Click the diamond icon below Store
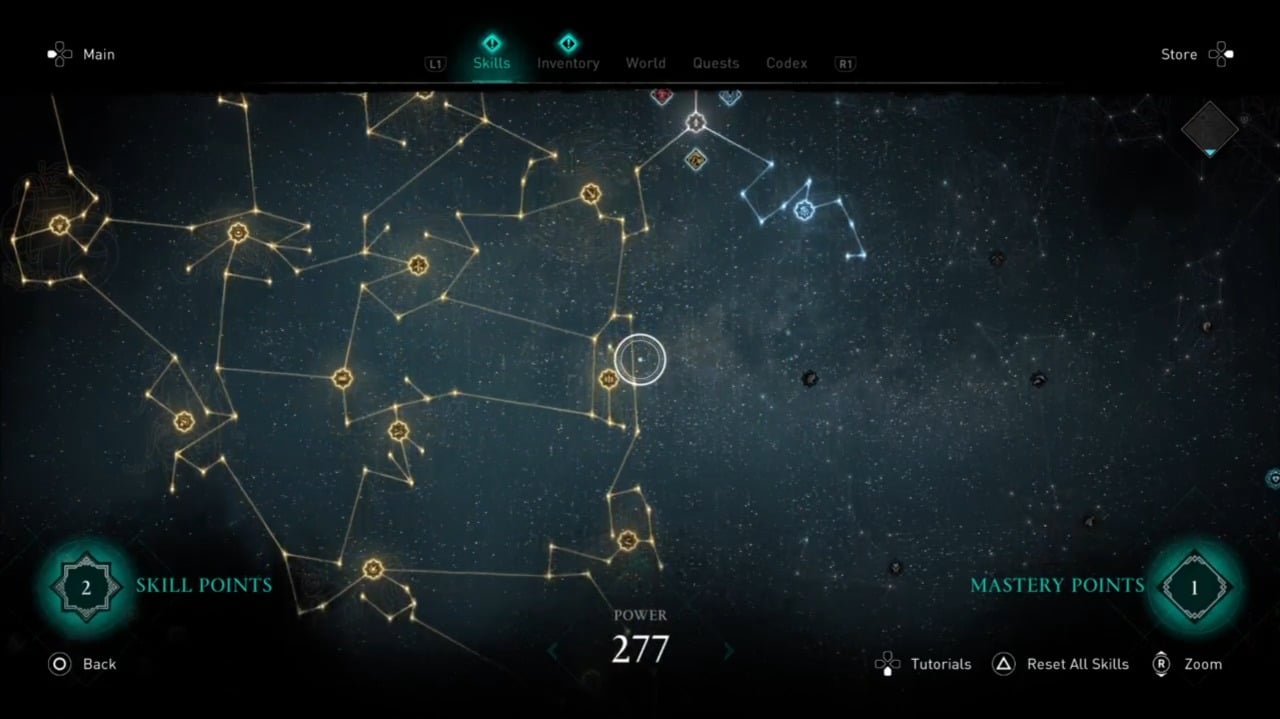The image size is (1280, 719). click(x=1209, y=129)
